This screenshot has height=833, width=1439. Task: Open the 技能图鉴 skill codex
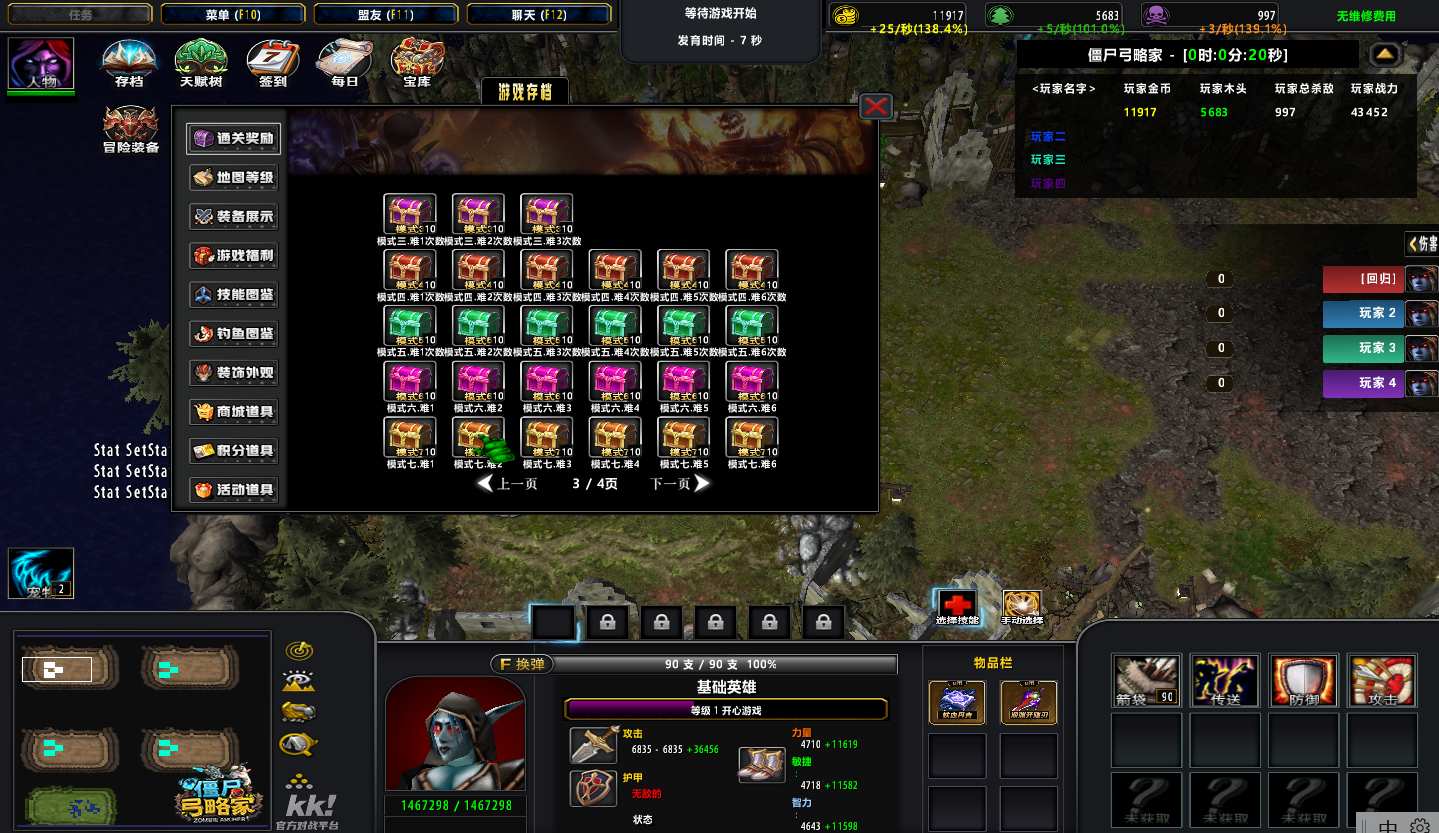234,295
